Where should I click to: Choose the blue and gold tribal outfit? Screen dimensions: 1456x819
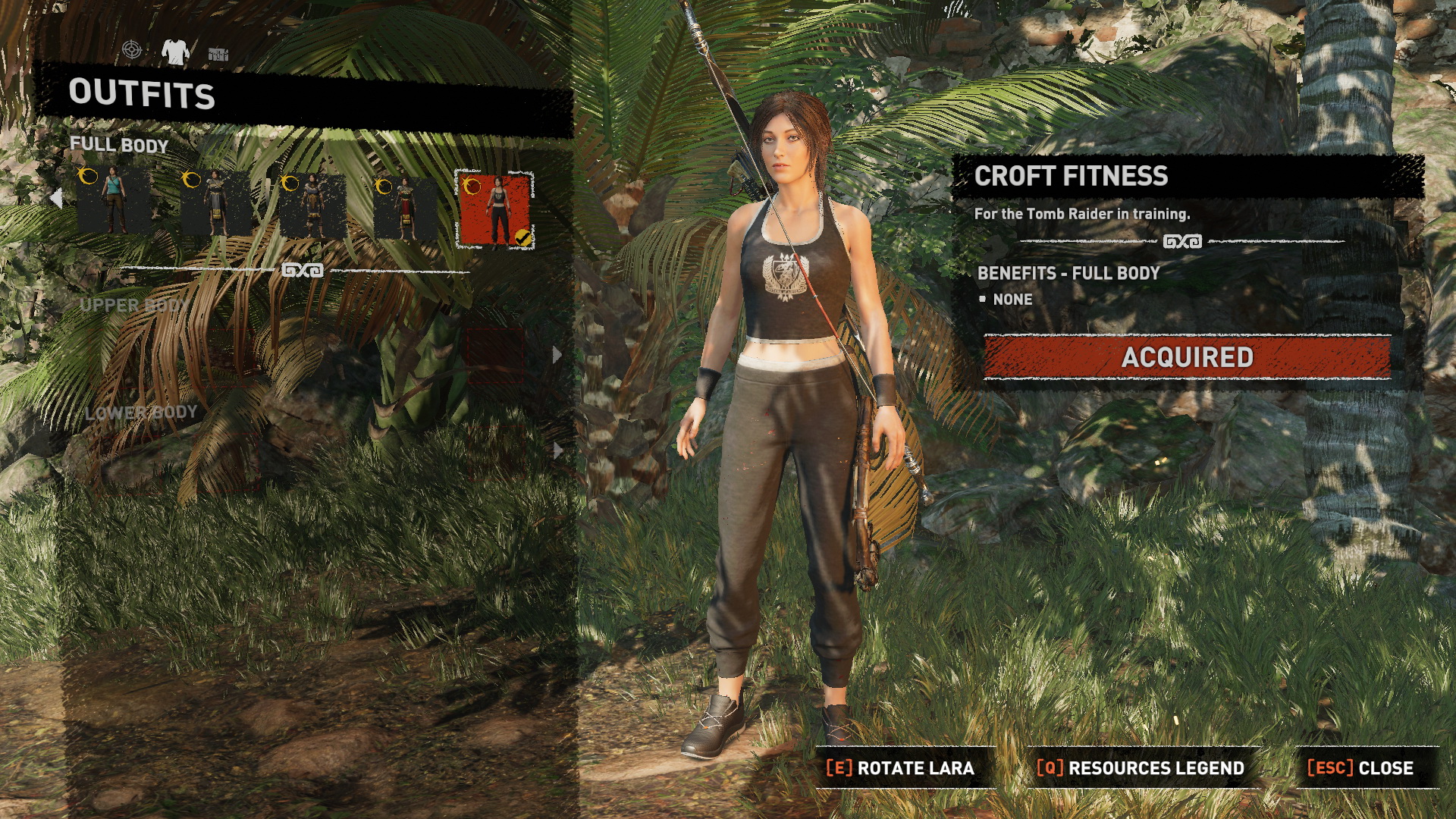(x=312, y=206)
